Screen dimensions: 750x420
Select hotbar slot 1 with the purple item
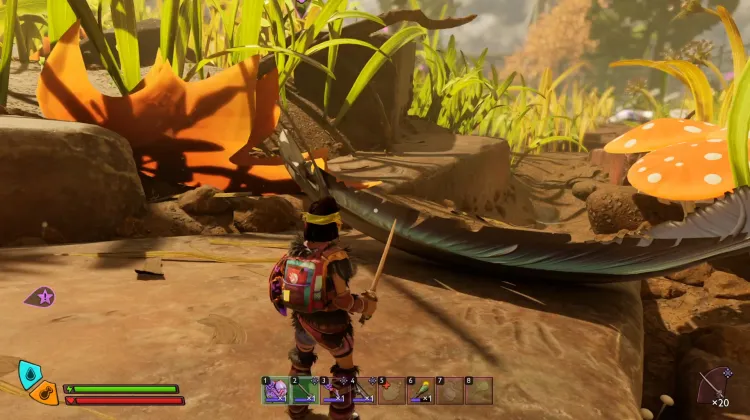(x=275, y=390)
